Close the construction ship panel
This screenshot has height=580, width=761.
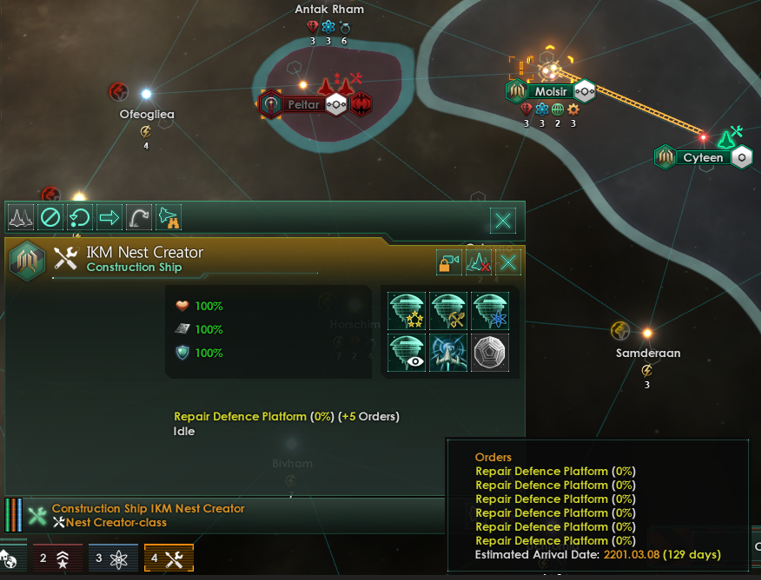503,219
